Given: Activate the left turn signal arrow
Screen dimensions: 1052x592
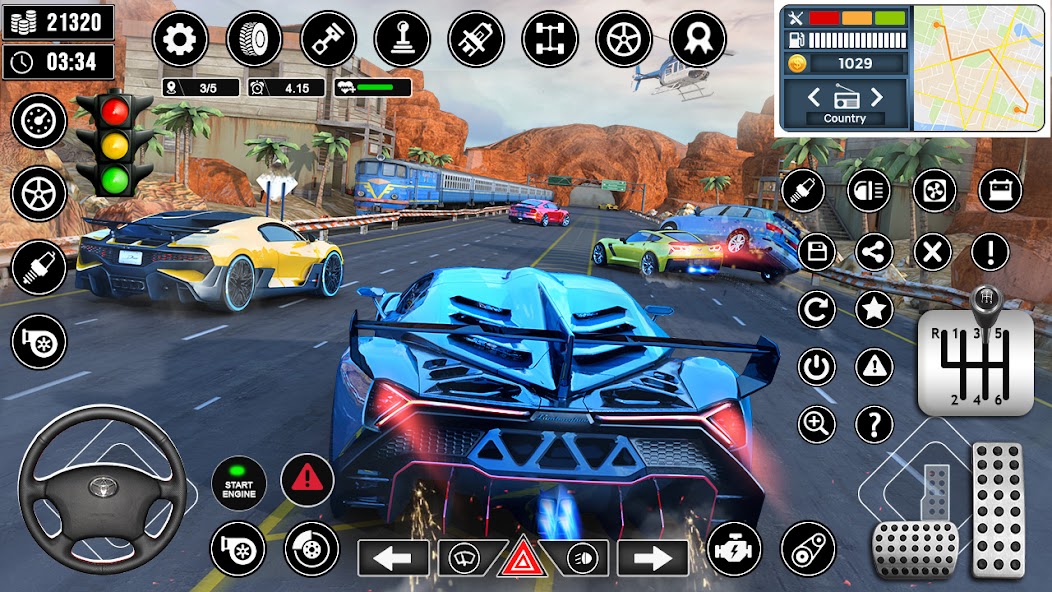Looking at the screenshot, I should coord(393,557).
